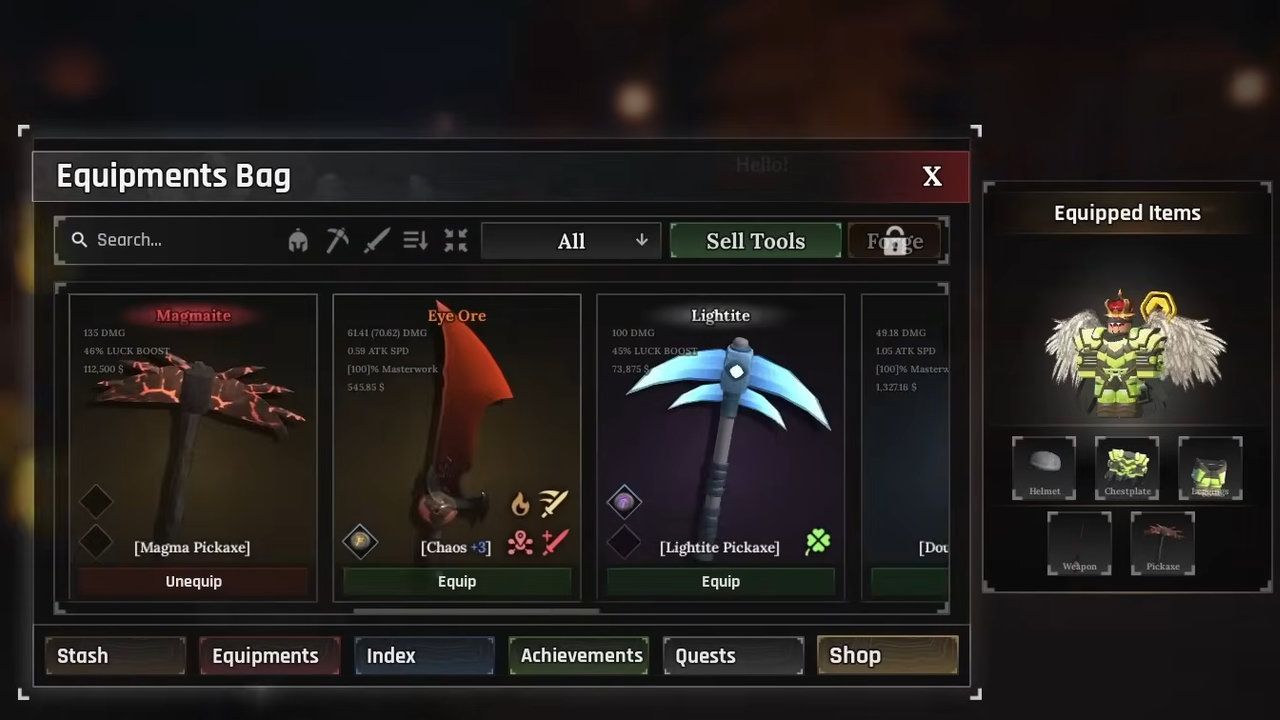The height and width of the screenshot is (720, 1280).
Task: Toggle the sort order icon
Action: pos(416,241)
